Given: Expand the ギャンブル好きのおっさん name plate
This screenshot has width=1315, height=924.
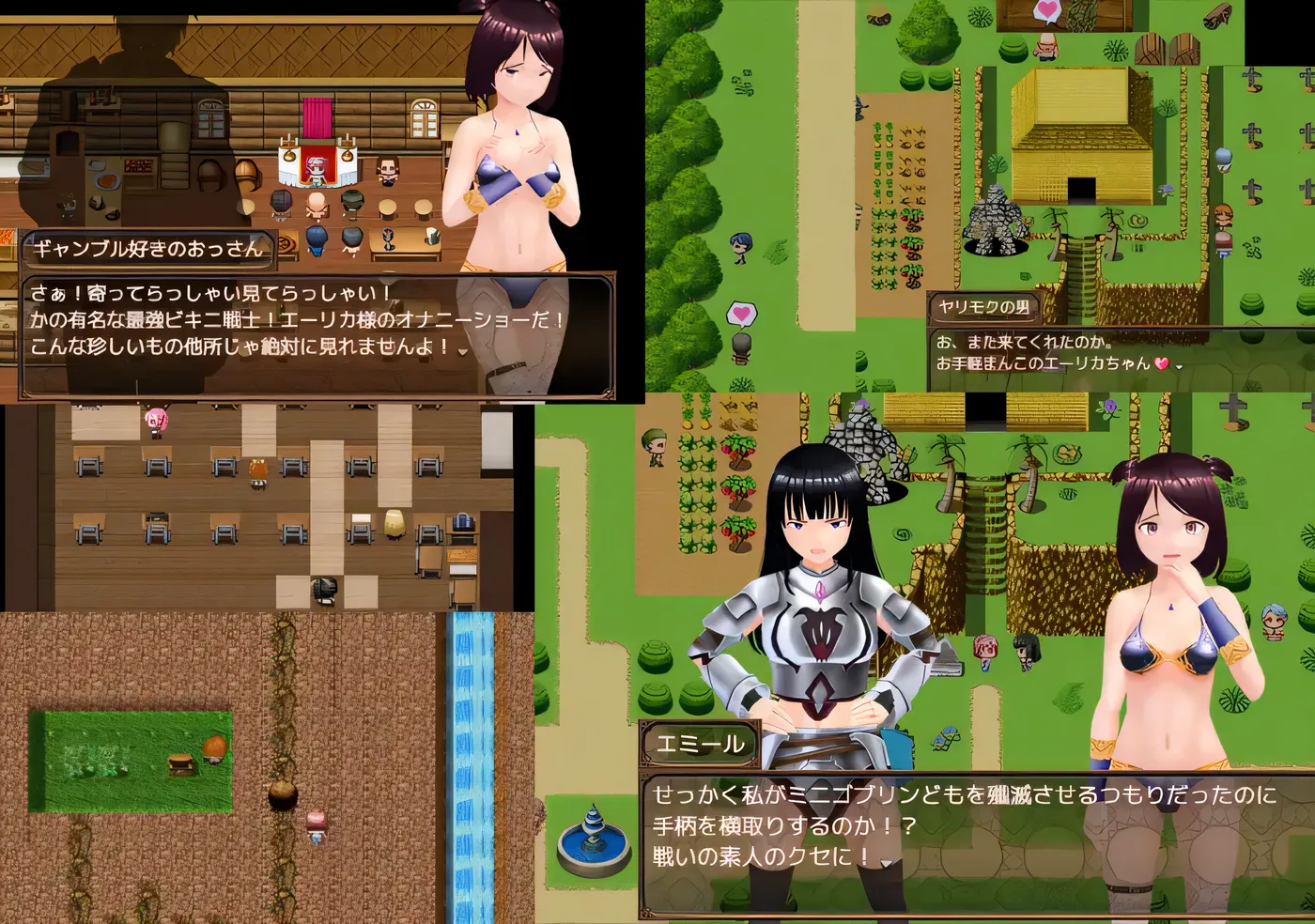Looking at the screenshot, I should [150, 250].
